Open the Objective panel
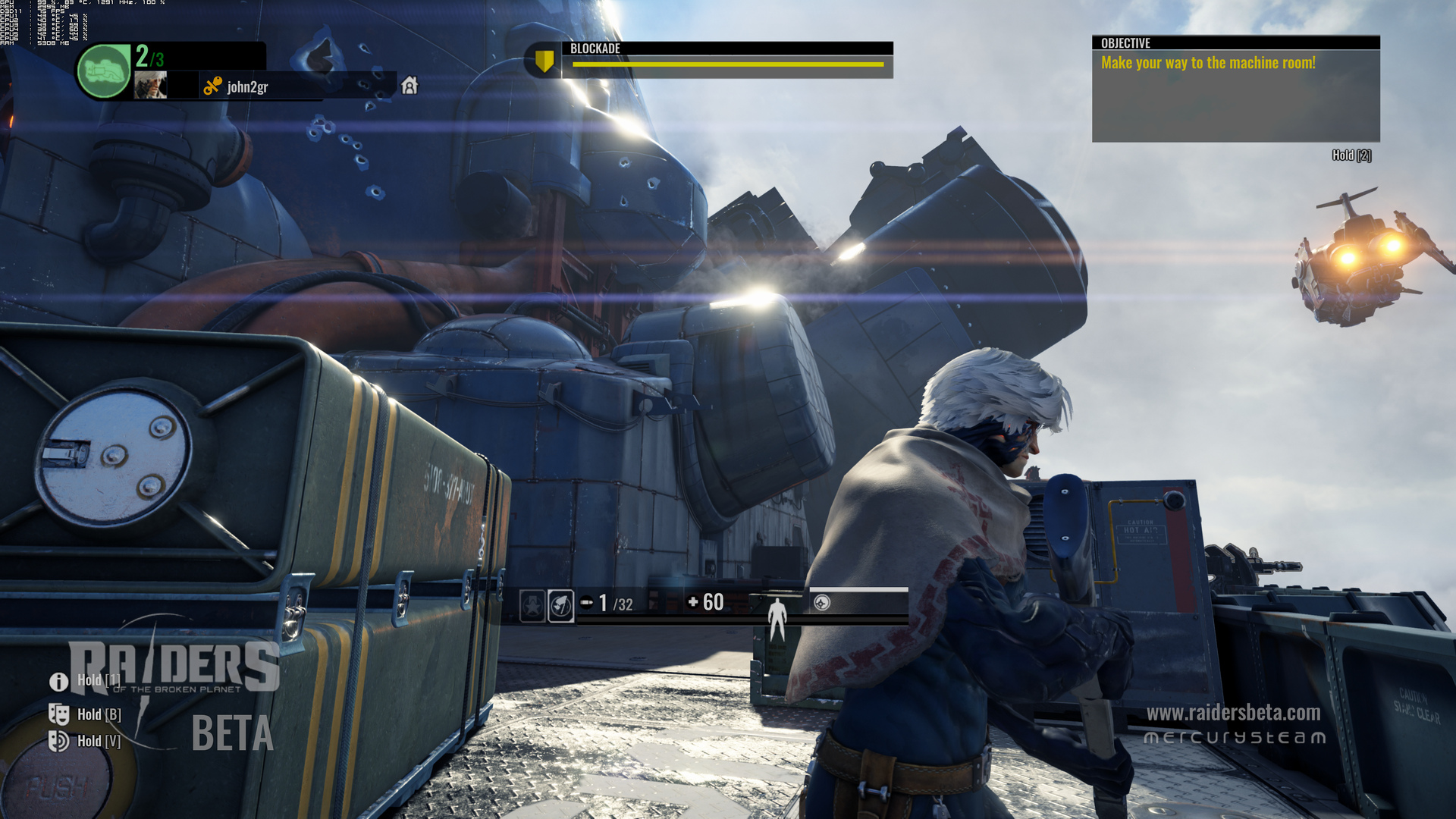The image size is (1456, 819). click(1235, 89)
